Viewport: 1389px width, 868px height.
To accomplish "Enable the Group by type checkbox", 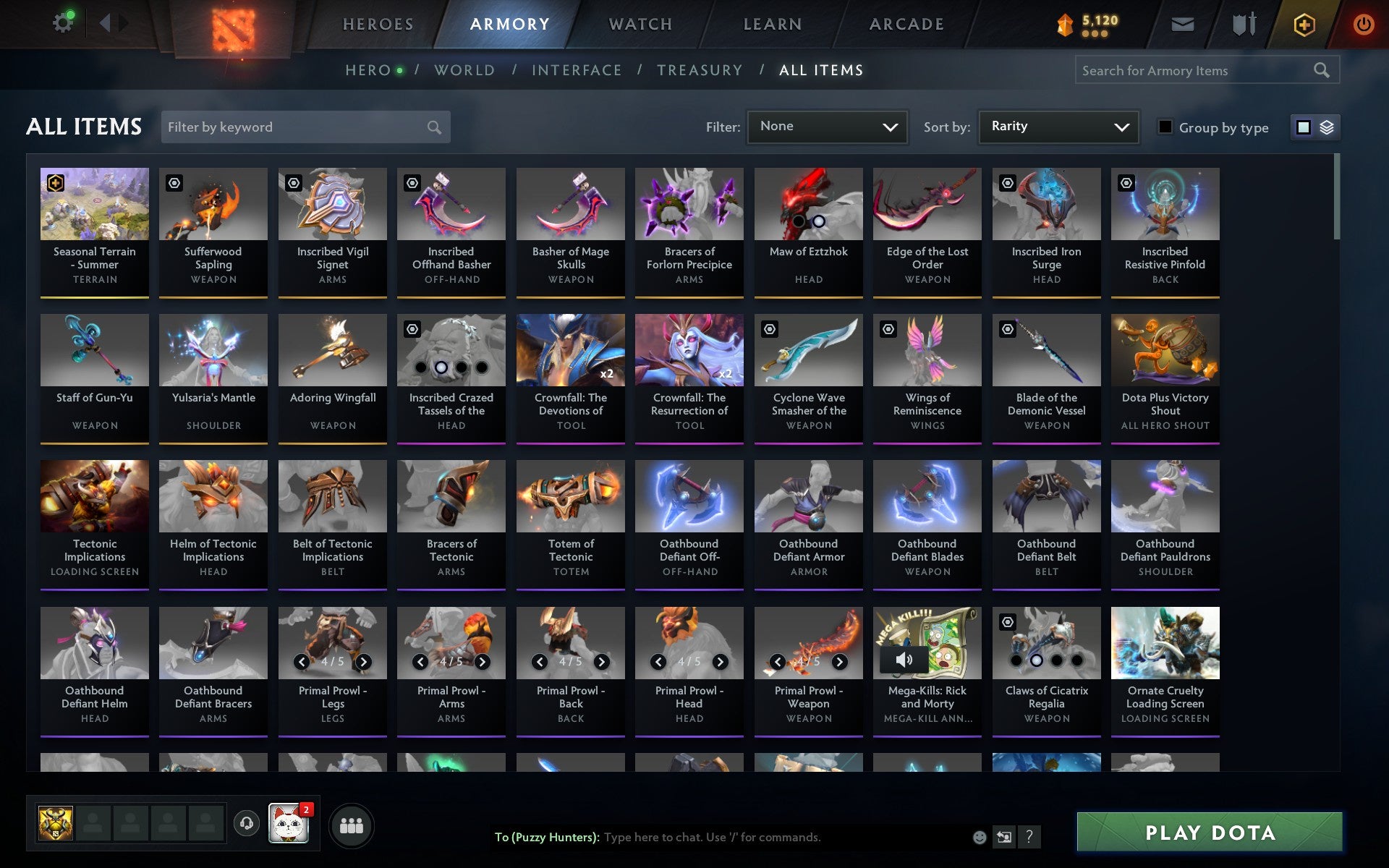I will [x=1164, y=127].
